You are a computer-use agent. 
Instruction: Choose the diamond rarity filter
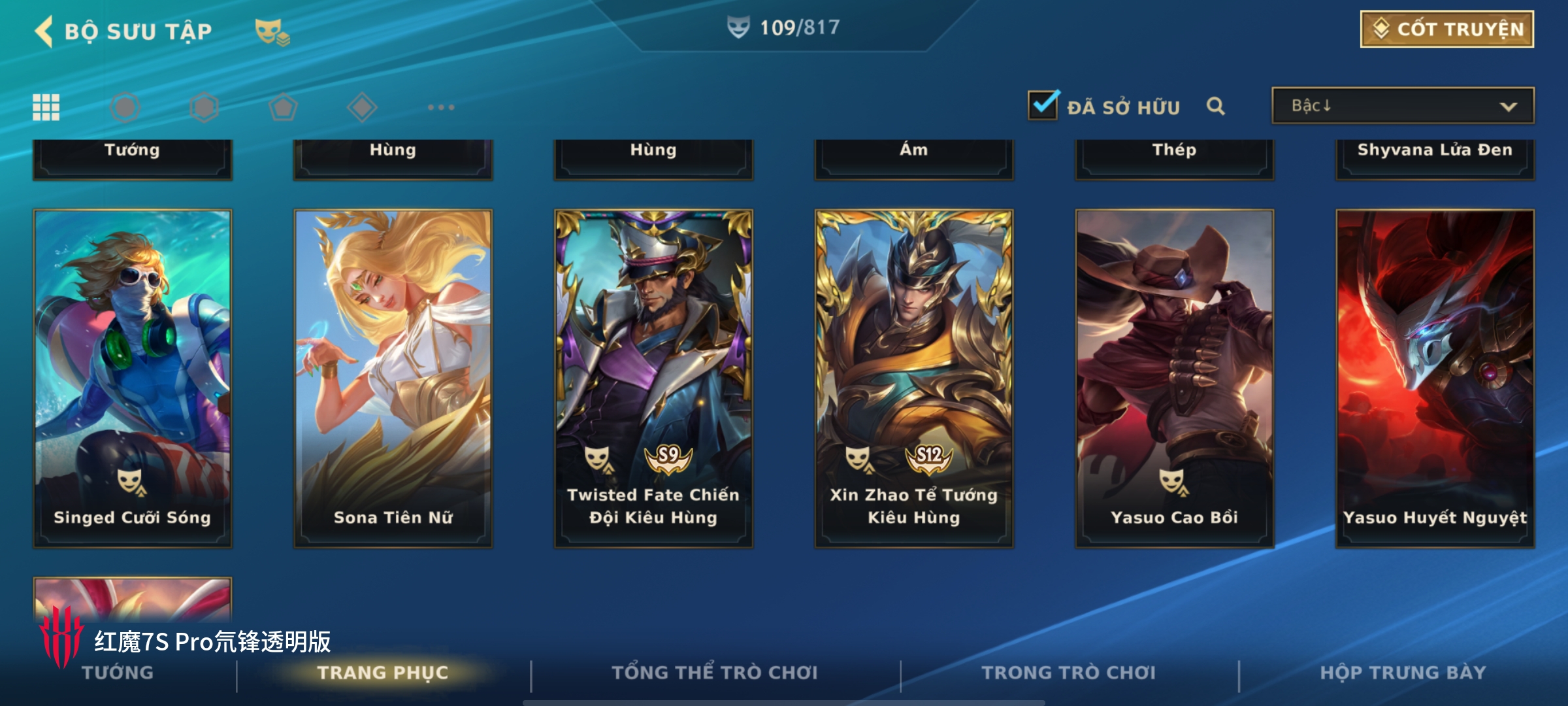[x=362, y=107]
